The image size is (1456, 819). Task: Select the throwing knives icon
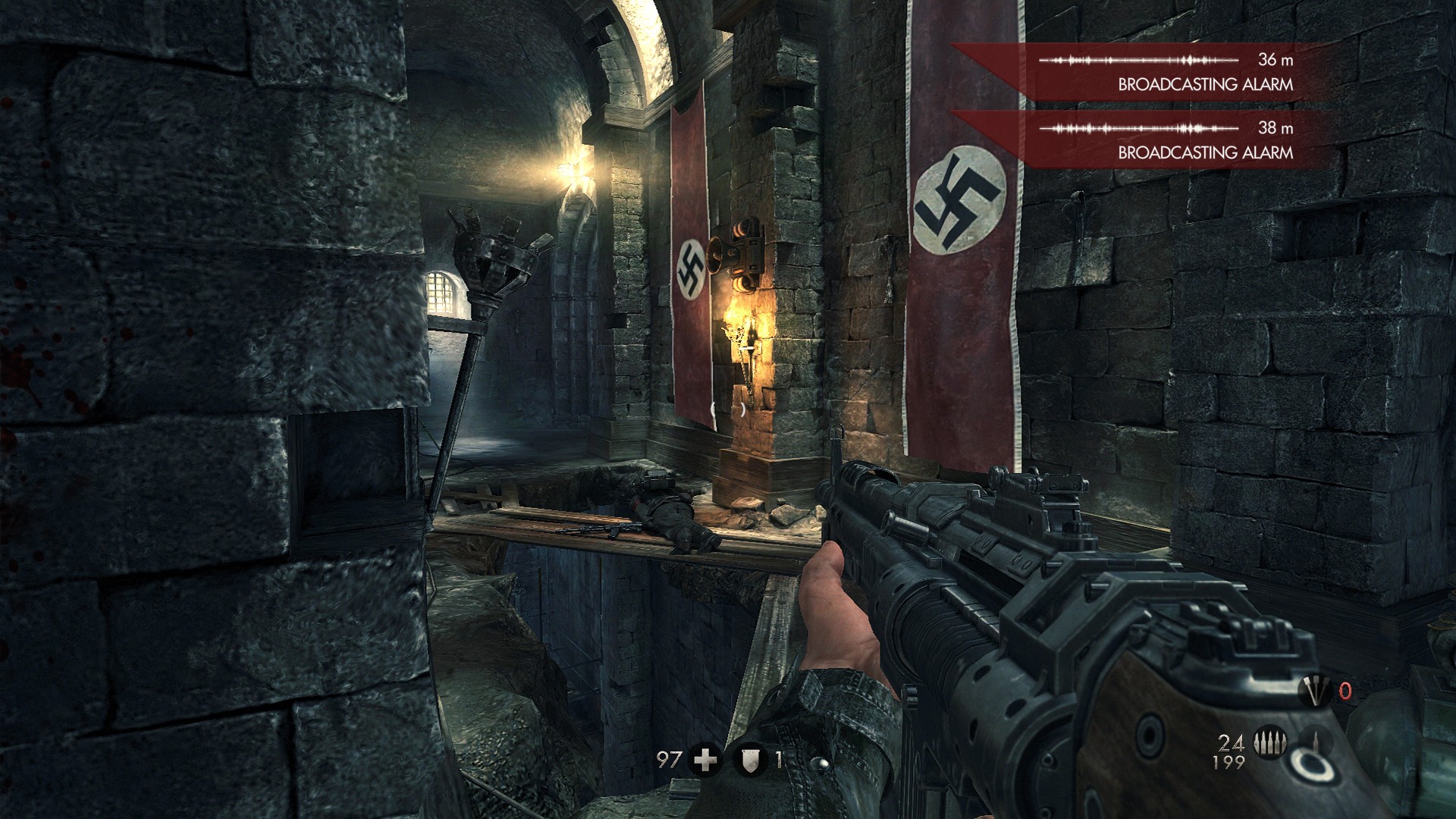click(x=1313, y=691)
